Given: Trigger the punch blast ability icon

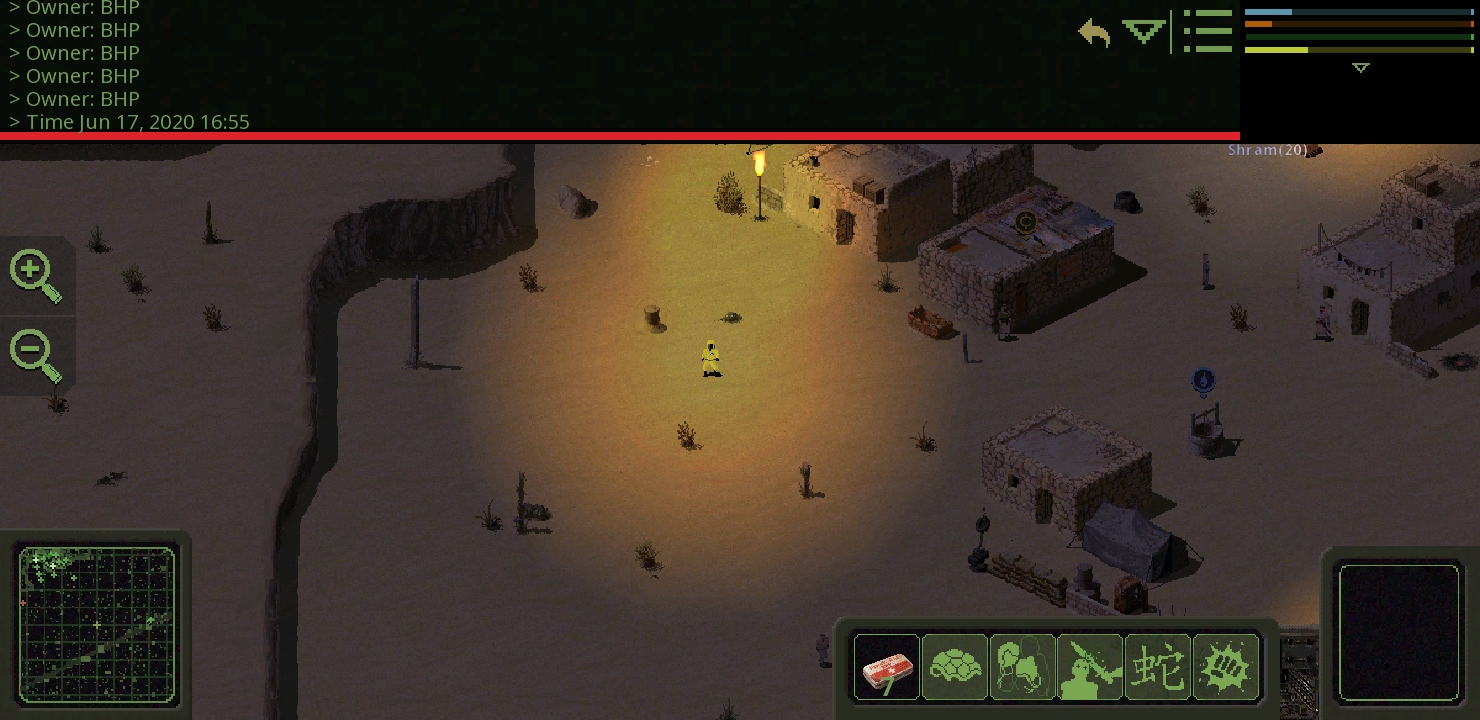Looking at the screenshot, I should coord(1226,667).
